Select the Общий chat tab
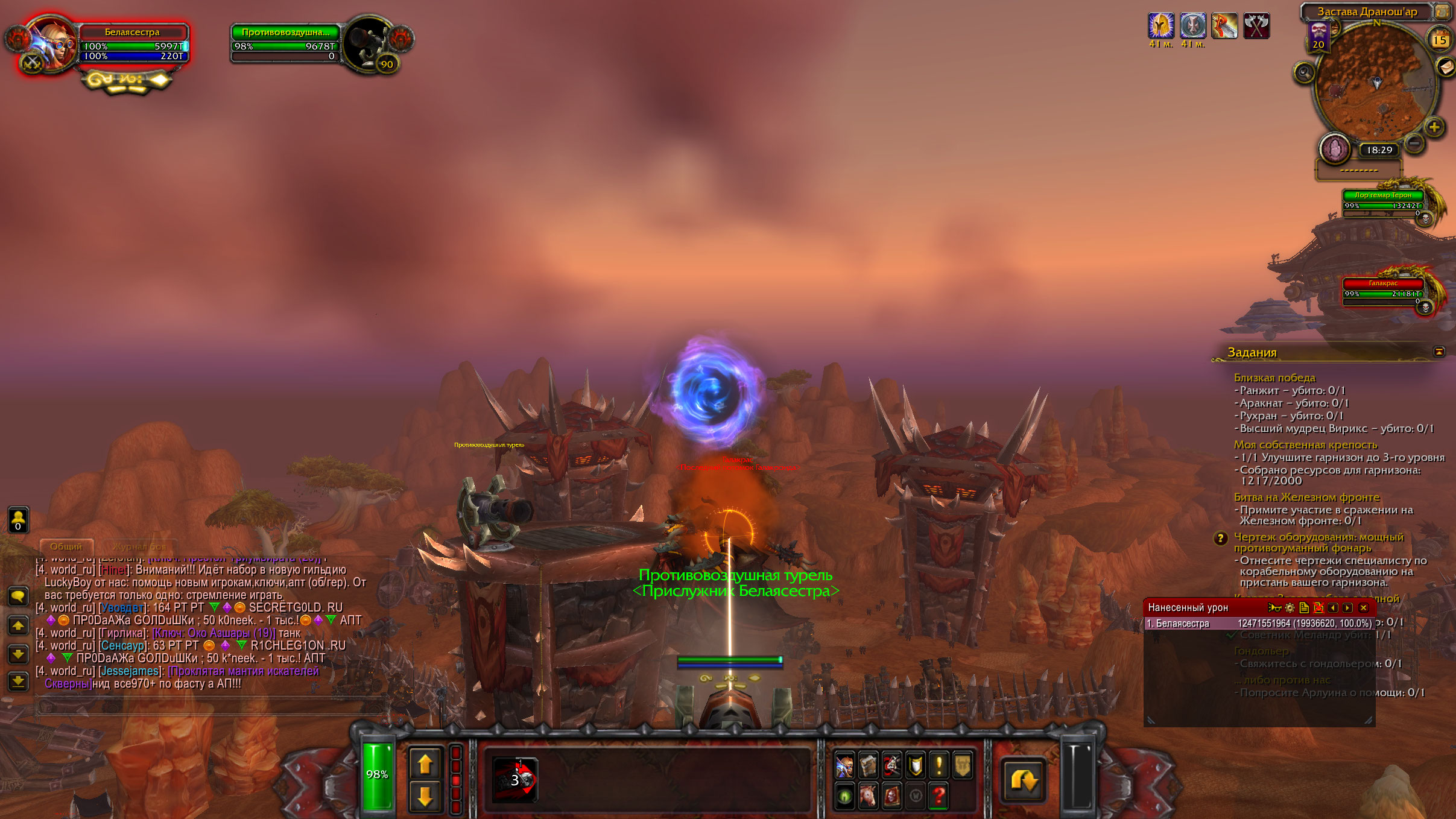This screenshot has width=1456, height=819. (66, 546)
